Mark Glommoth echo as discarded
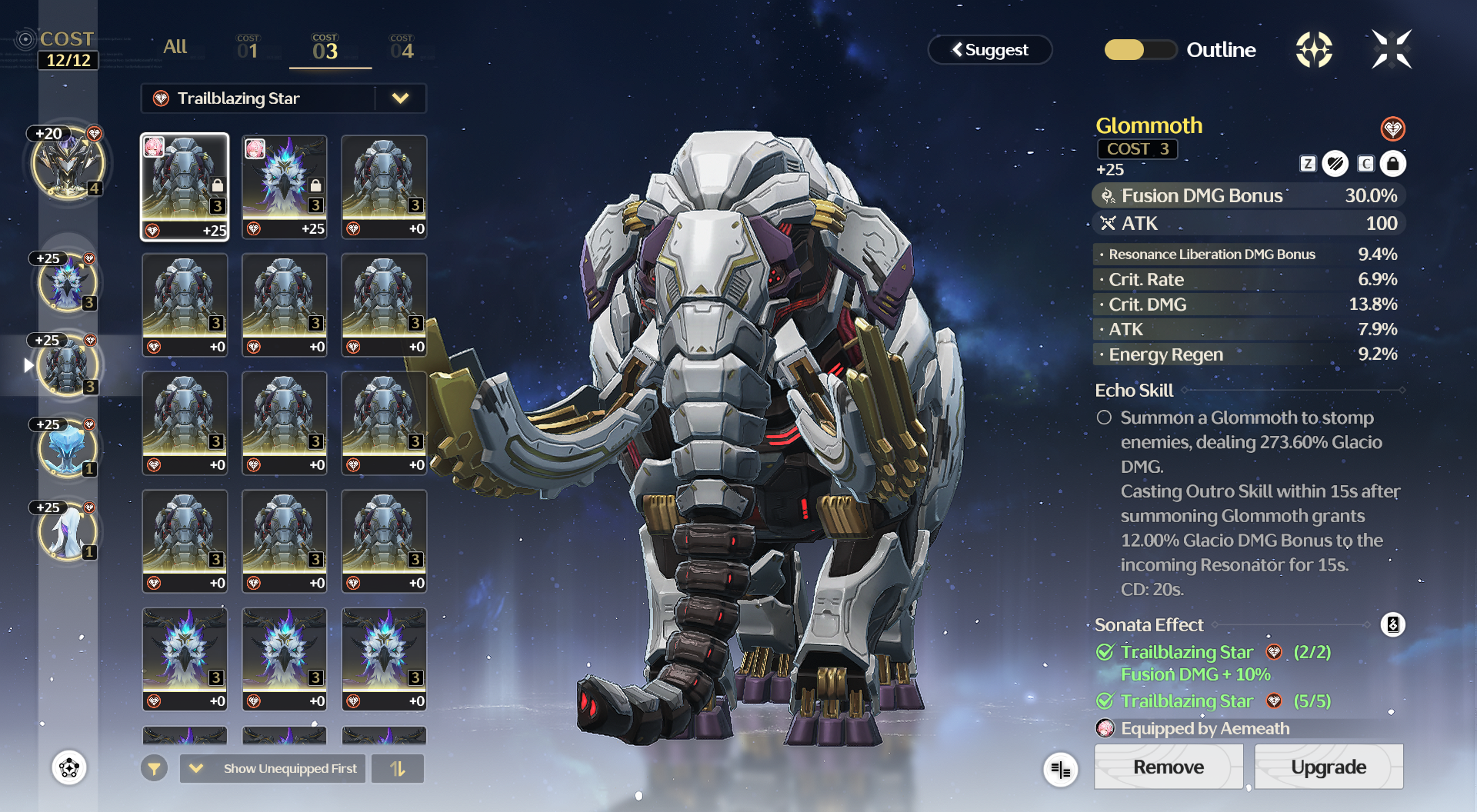The width and height of the screenshot is (1477, 812). click(1335, 164)
